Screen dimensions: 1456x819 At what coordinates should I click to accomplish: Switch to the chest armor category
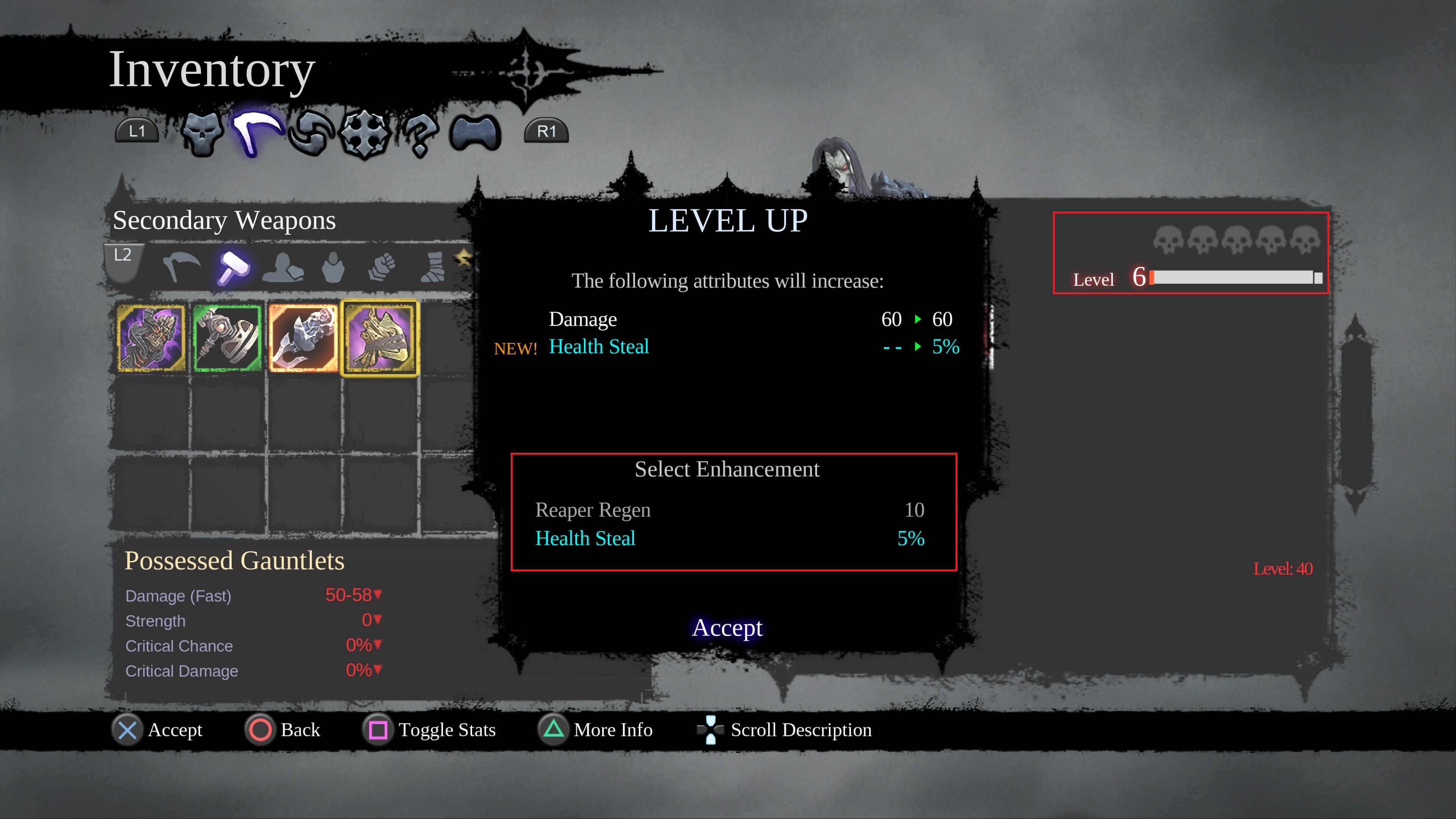click(x=333, y=267)
